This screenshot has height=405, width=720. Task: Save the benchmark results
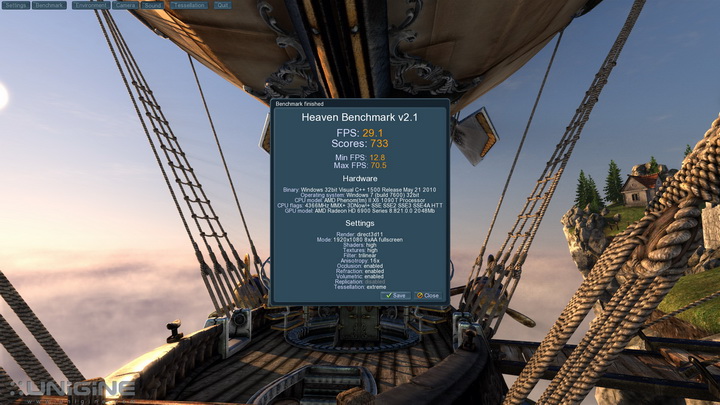395,296
